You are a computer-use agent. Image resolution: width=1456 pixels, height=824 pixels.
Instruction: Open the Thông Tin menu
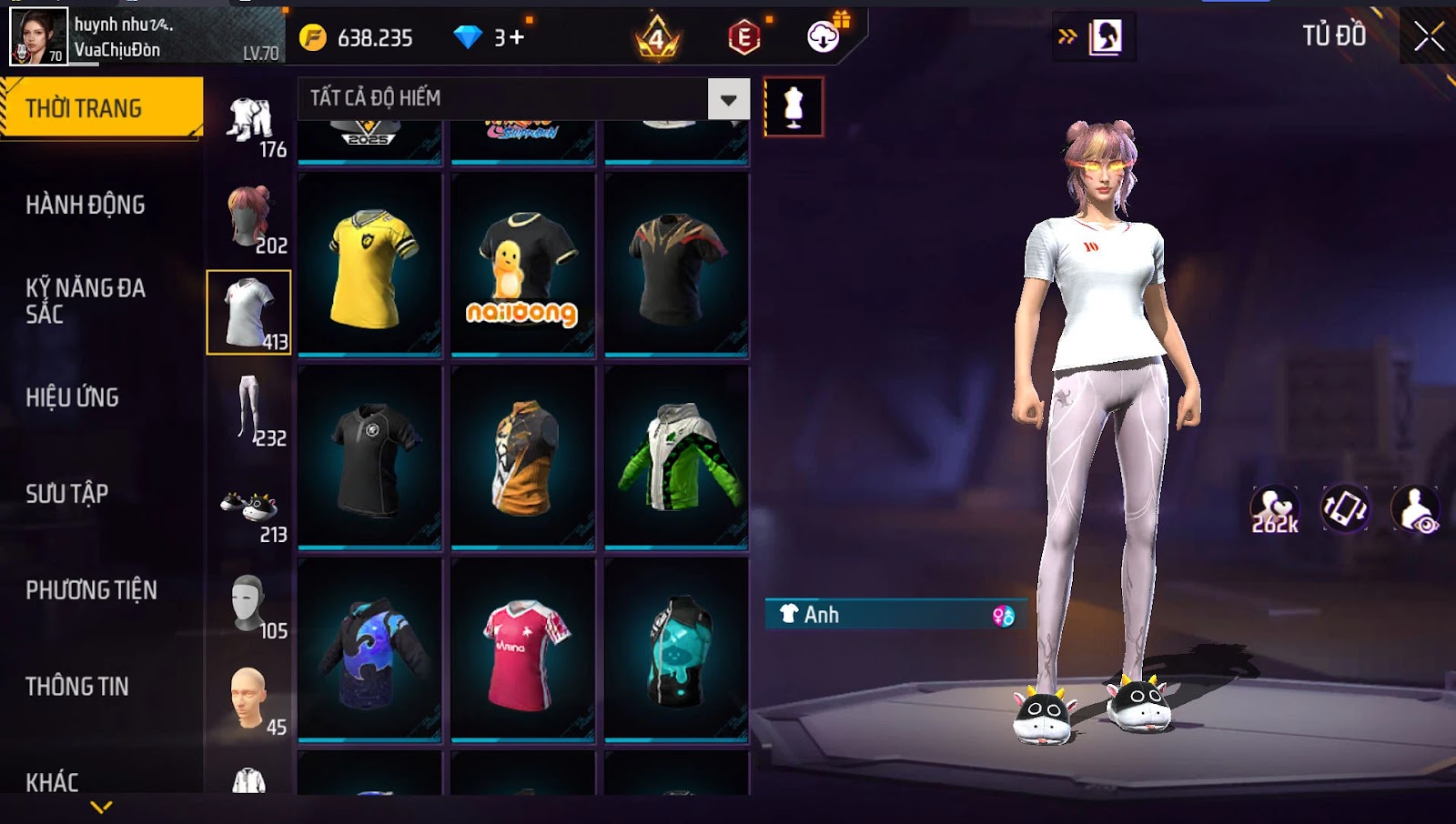(77, 687)
